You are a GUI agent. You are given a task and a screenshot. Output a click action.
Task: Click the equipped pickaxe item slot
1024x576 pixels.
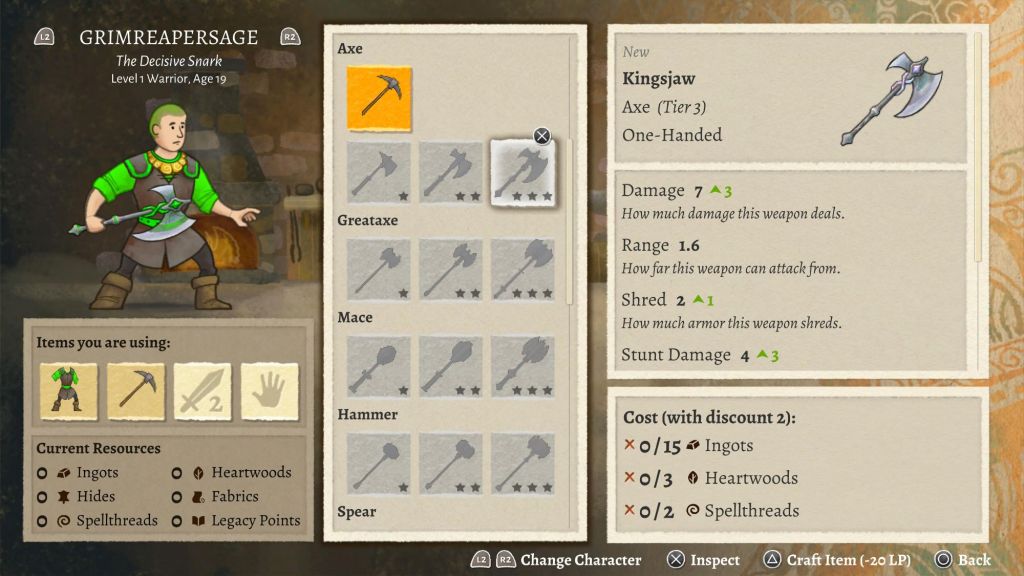[136, 391]
